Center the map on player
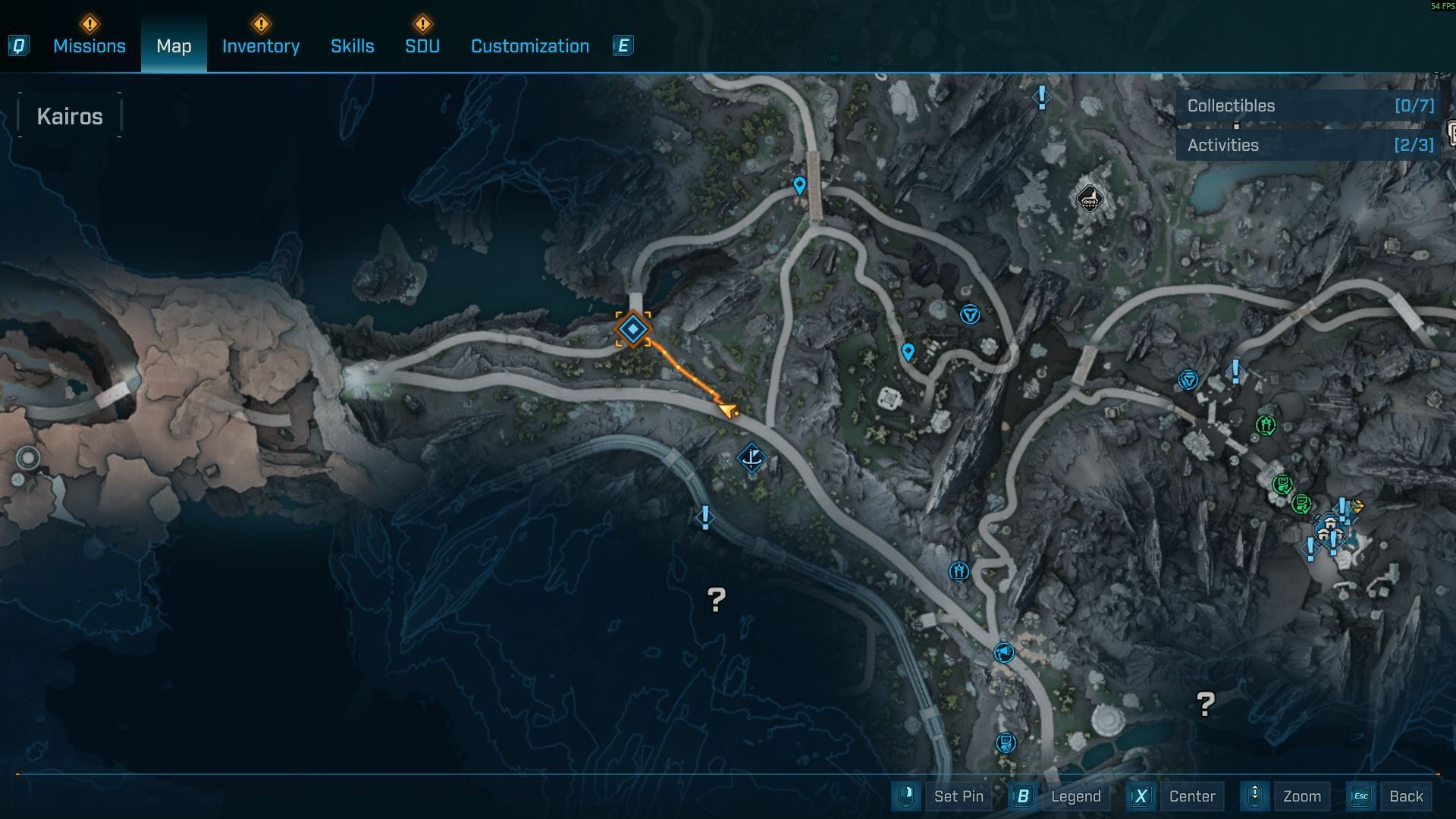This screenshot has height=819, width=1456. coord(1191,796)
